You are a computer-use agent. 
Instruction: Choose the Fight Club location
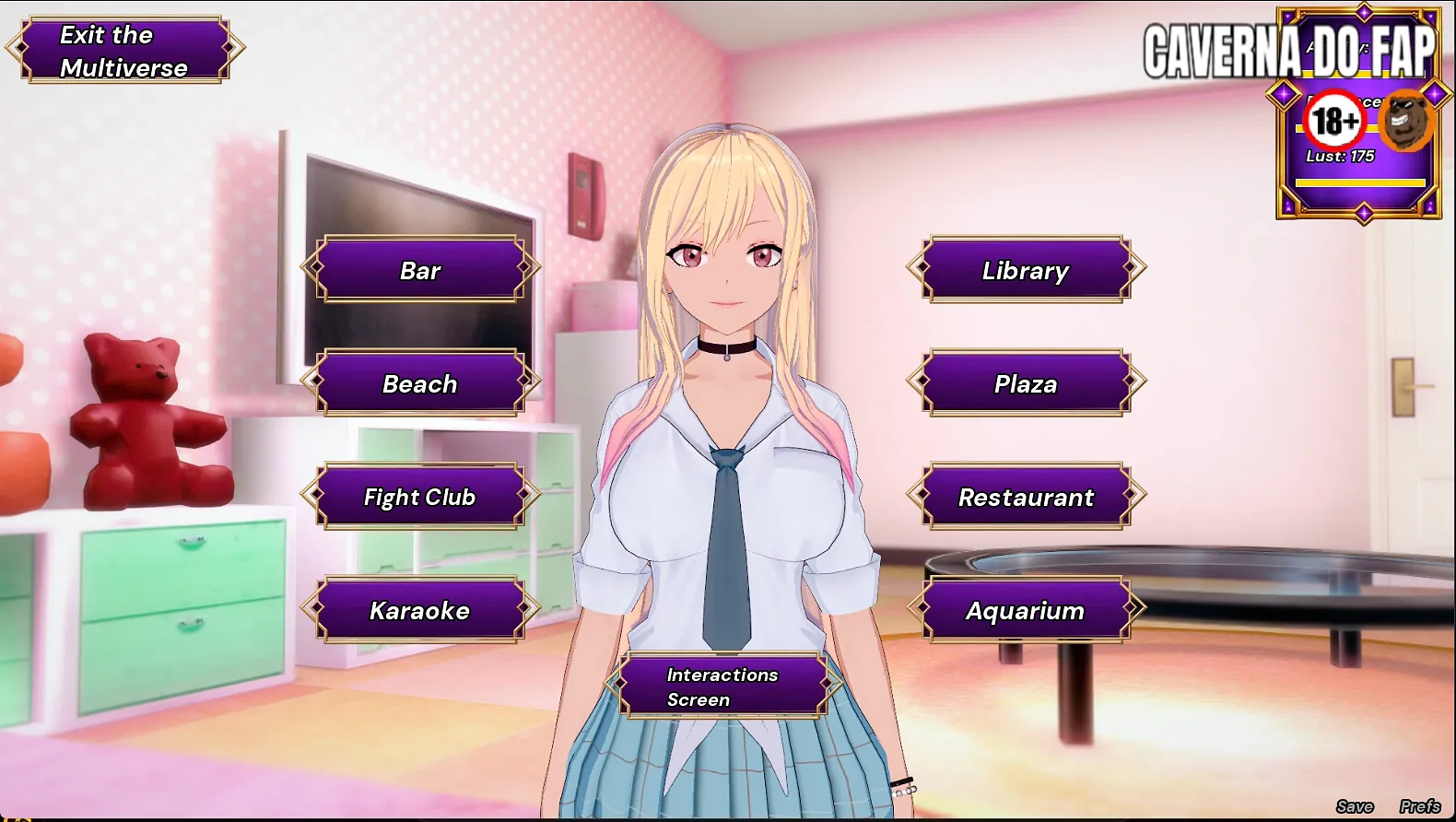[420, 497]
